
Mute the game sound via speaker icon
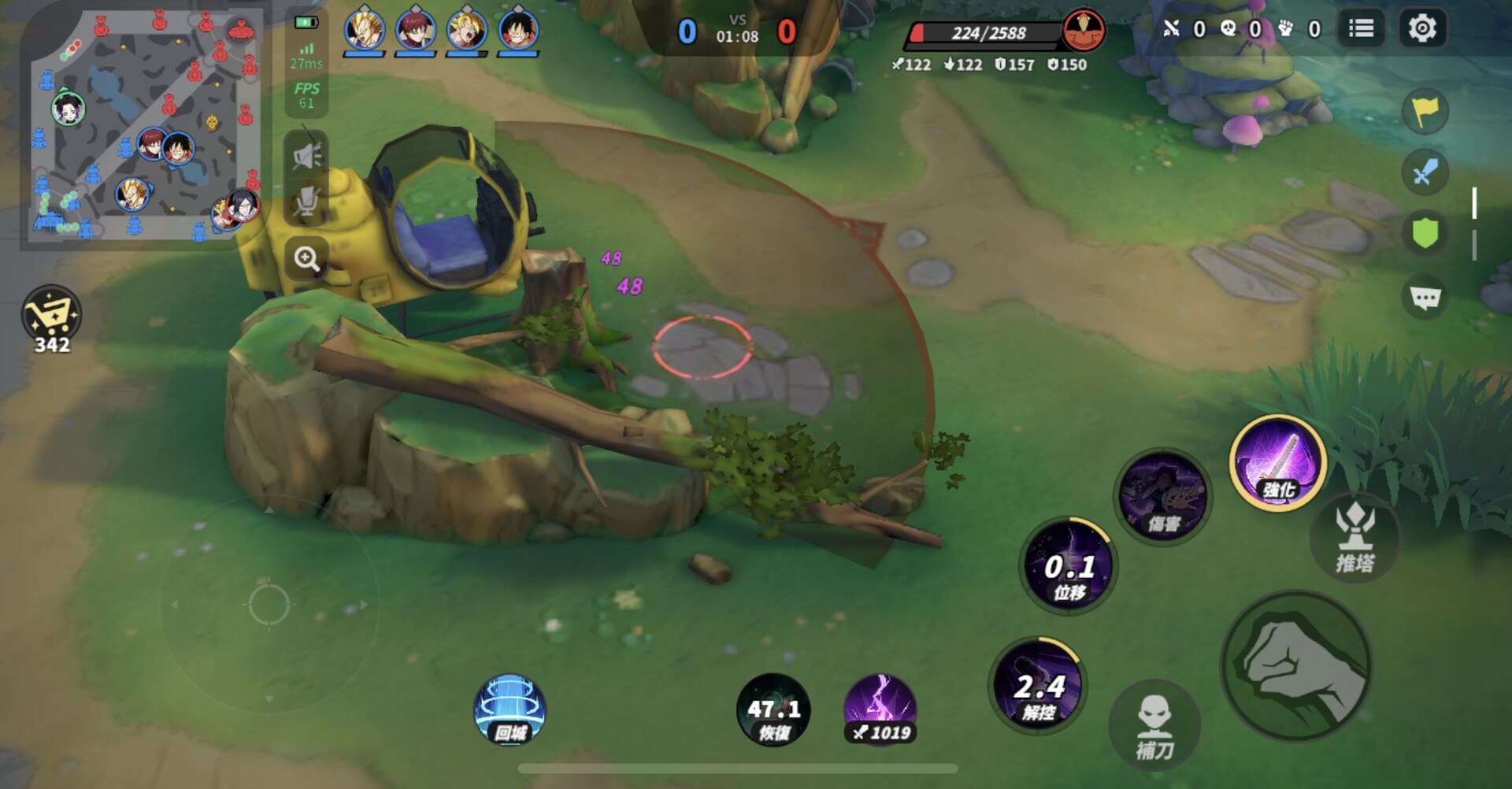306,154
